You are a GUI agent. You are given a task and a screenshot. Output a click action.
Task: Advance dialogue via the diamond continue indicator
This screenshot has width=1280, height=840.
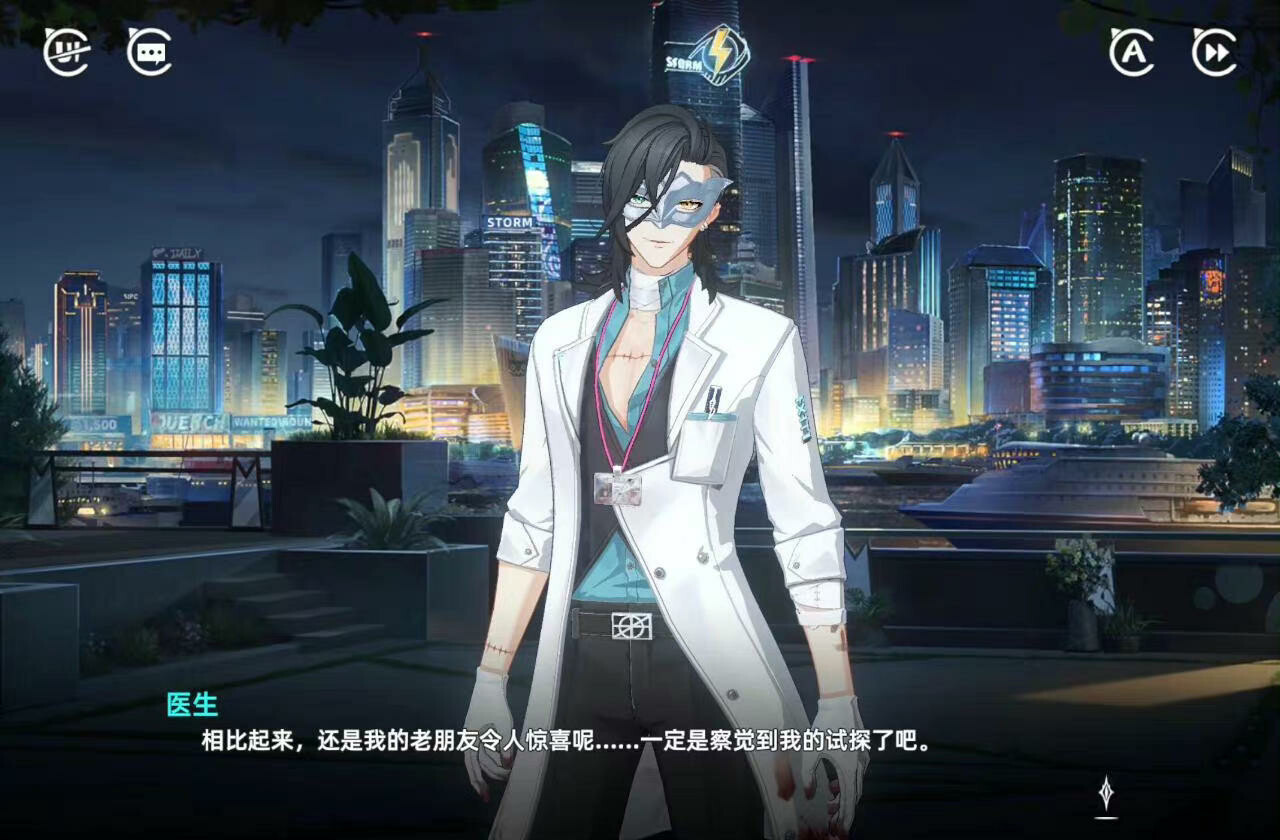(x=1106, y=793)
